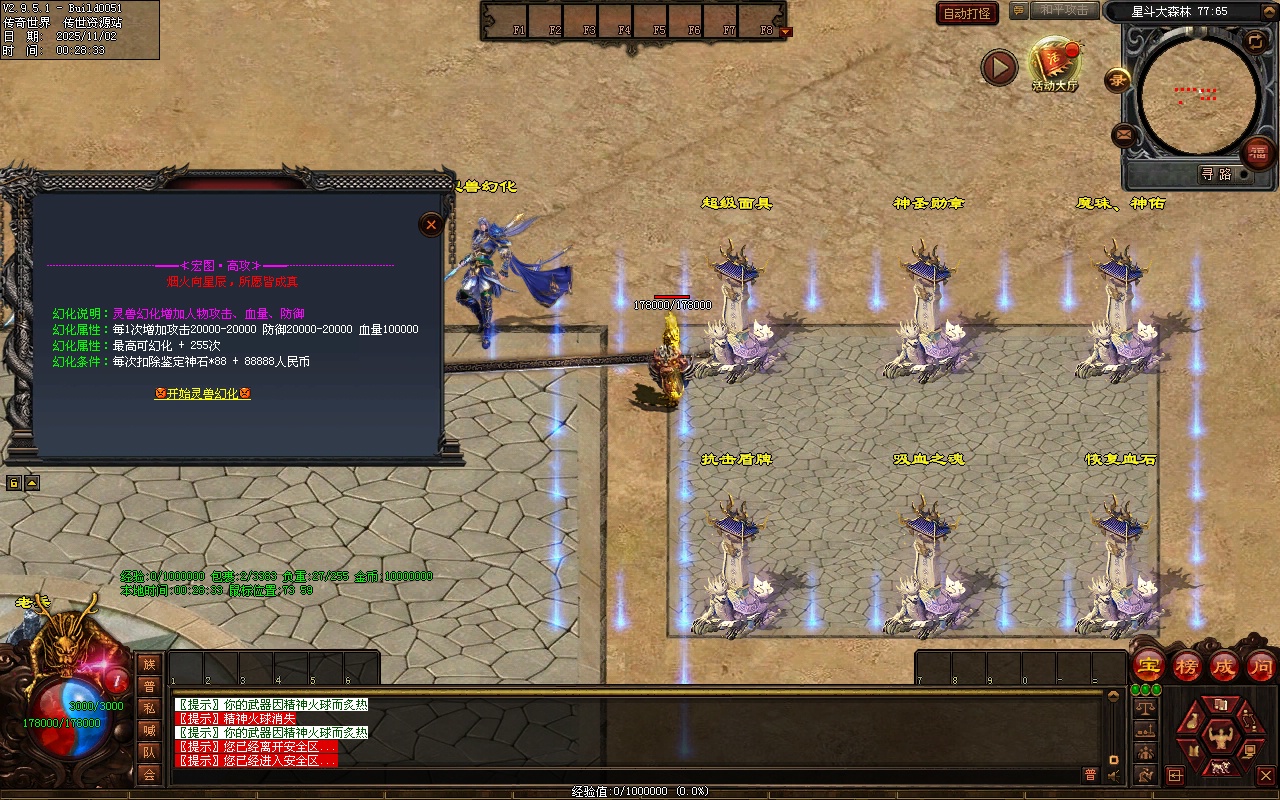This screenshot has width=1280, height=800.
Task: Toggle the 自动打怪 auto-fight button
Action: [x=968, y=13]
